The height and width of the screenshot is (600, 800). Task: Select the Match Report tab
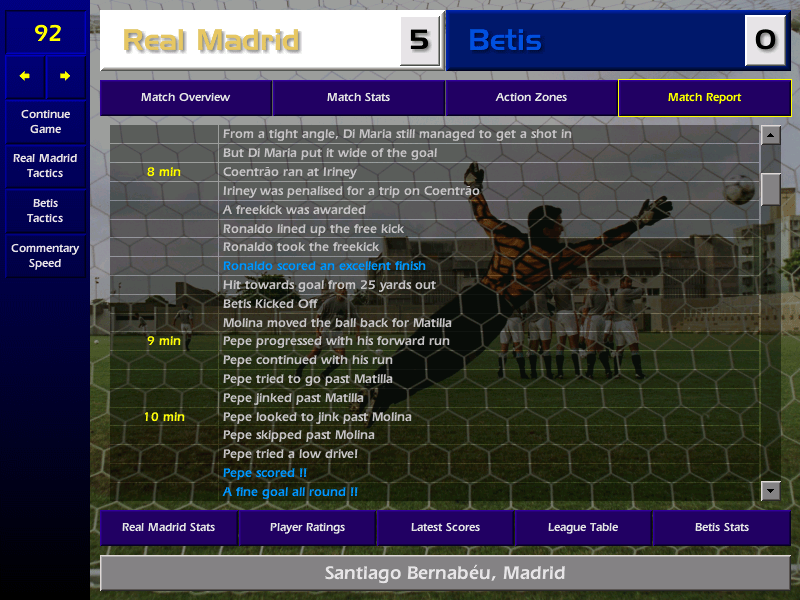tap(704, 98)
